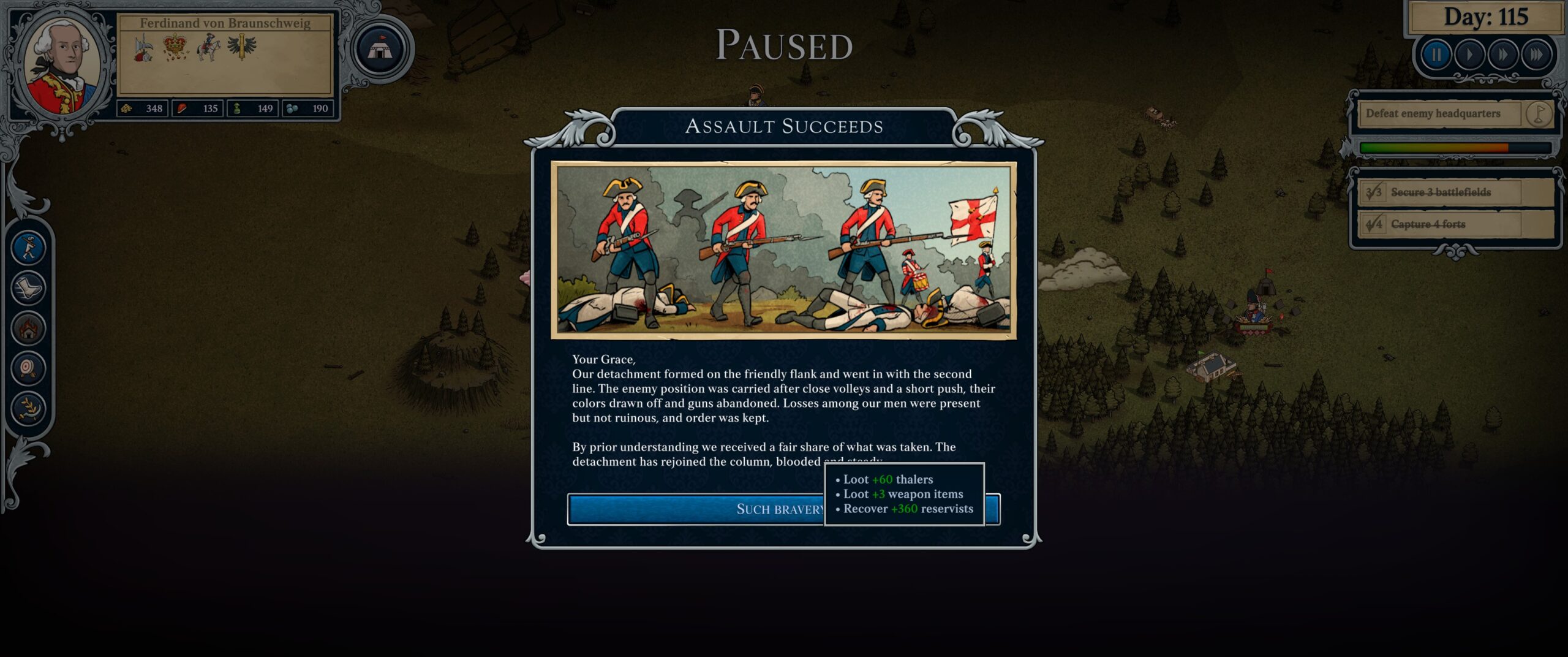The height and width of the screenshot is (657, 1568).
Task: Collapse the objectives panel with the bottom ornament
Action: pyautogui.click(x=1456, y=251)
